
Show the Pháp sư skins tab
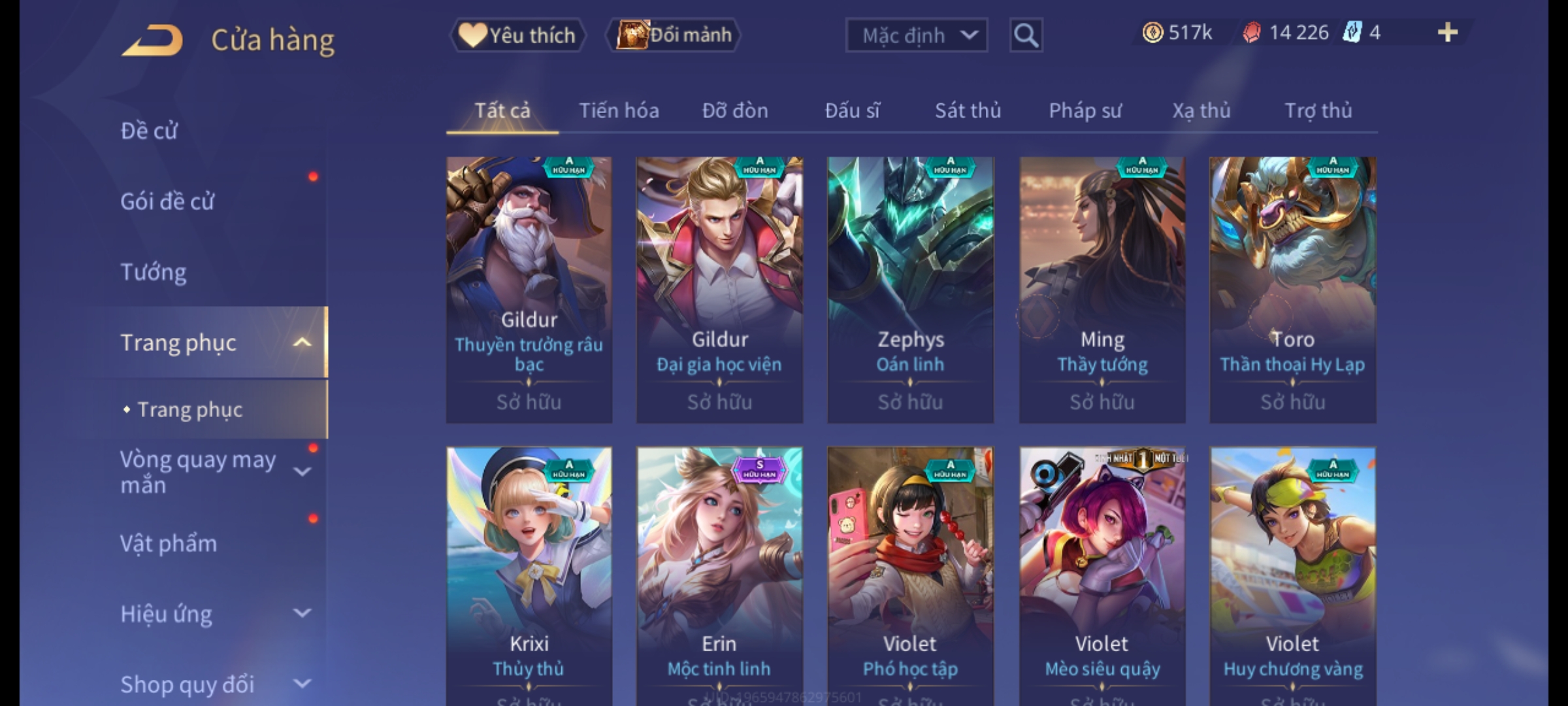click(x=1085, y=111)
